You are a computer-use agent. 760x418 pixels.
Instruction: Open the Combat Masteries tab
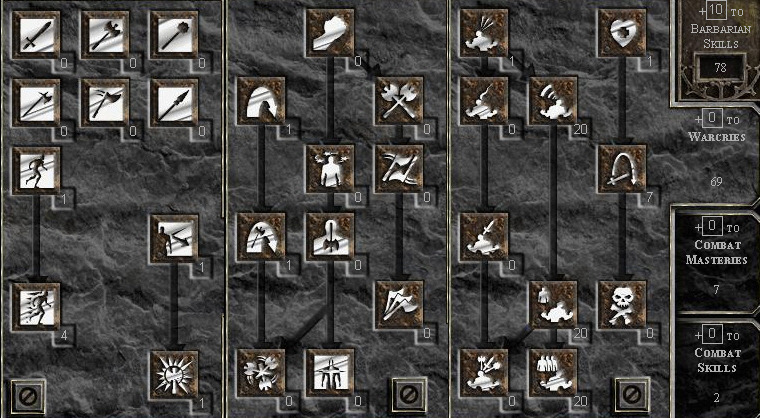click(x=717, y=250)
